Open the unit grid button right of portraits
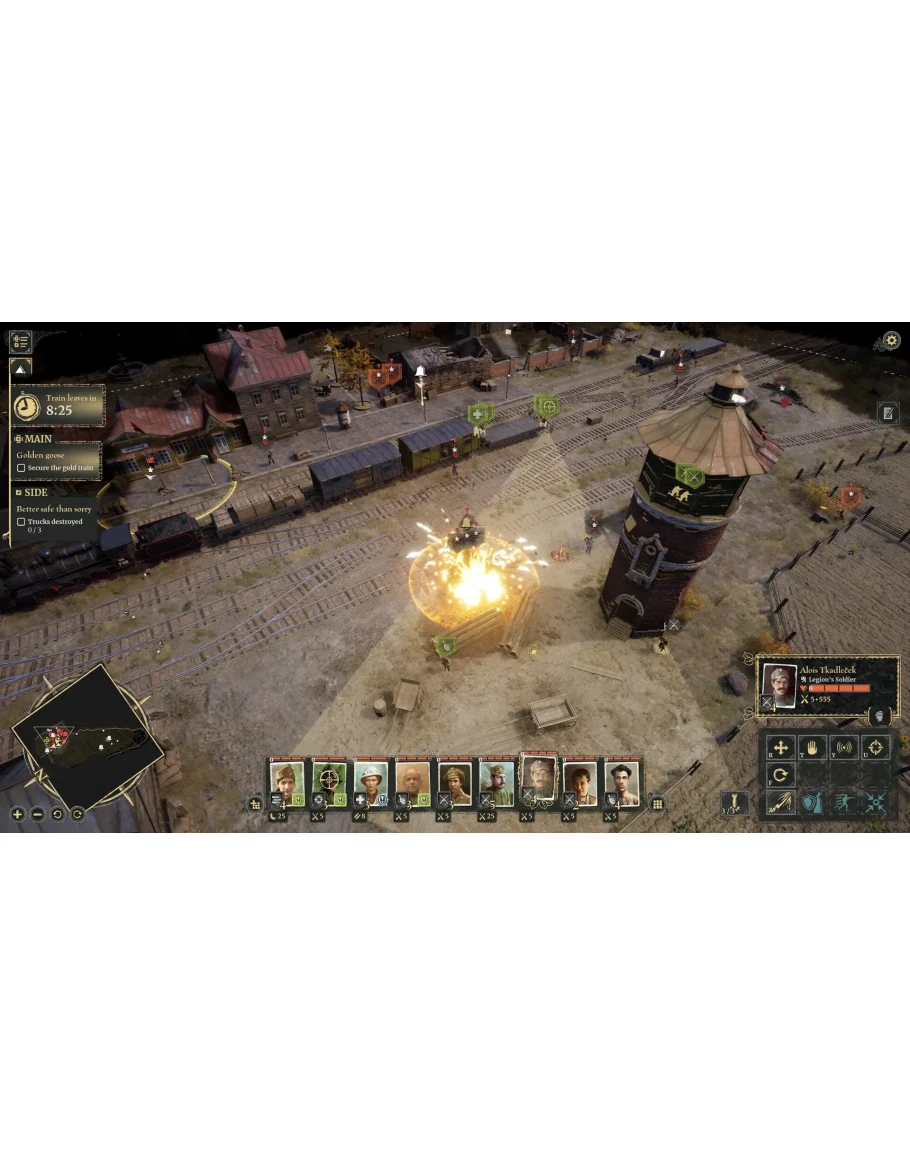Viewport: 910px width, 1155px height. click(x=658, y=803)
